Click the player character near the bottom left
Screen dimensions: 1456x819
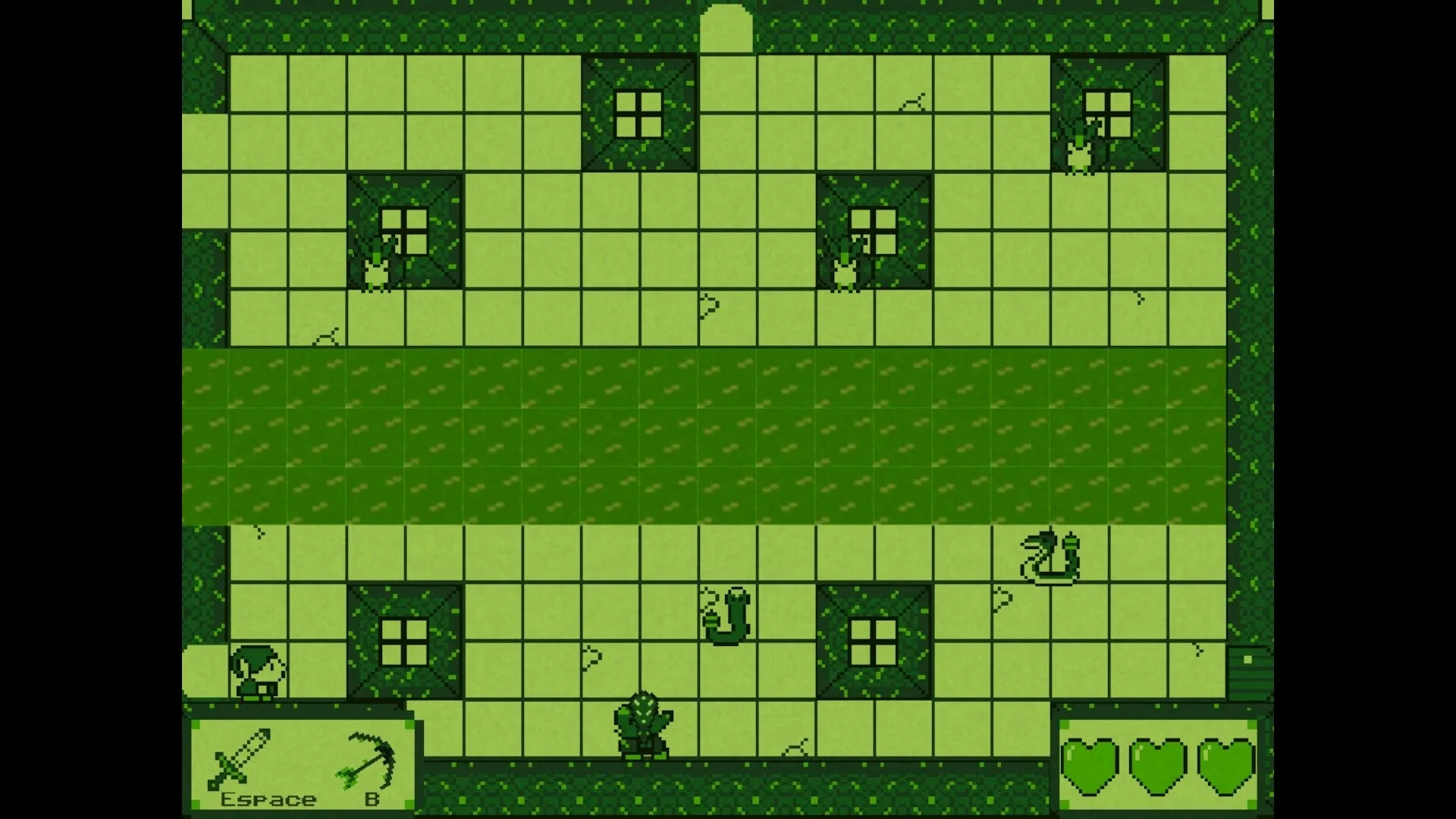[x=256, y=671]
